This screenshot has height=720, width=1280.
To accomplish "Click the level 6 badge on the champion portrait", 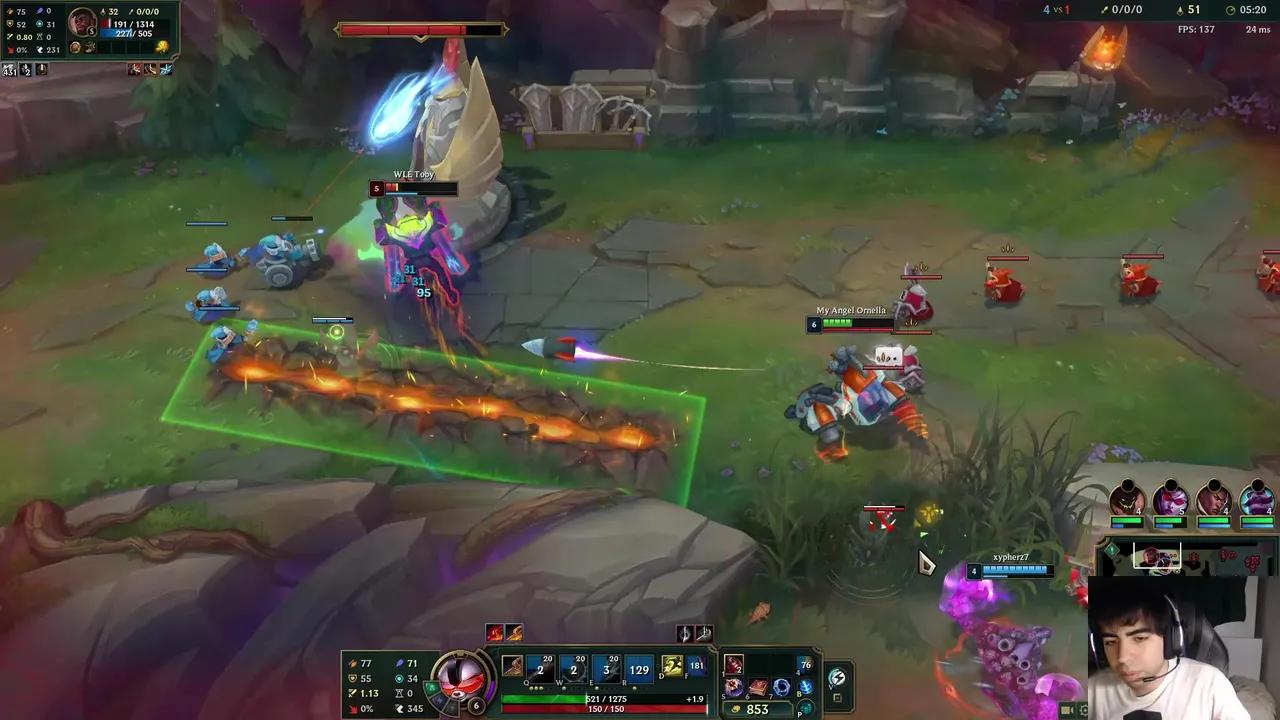I will pyautogui.click(x=476, y=706).
